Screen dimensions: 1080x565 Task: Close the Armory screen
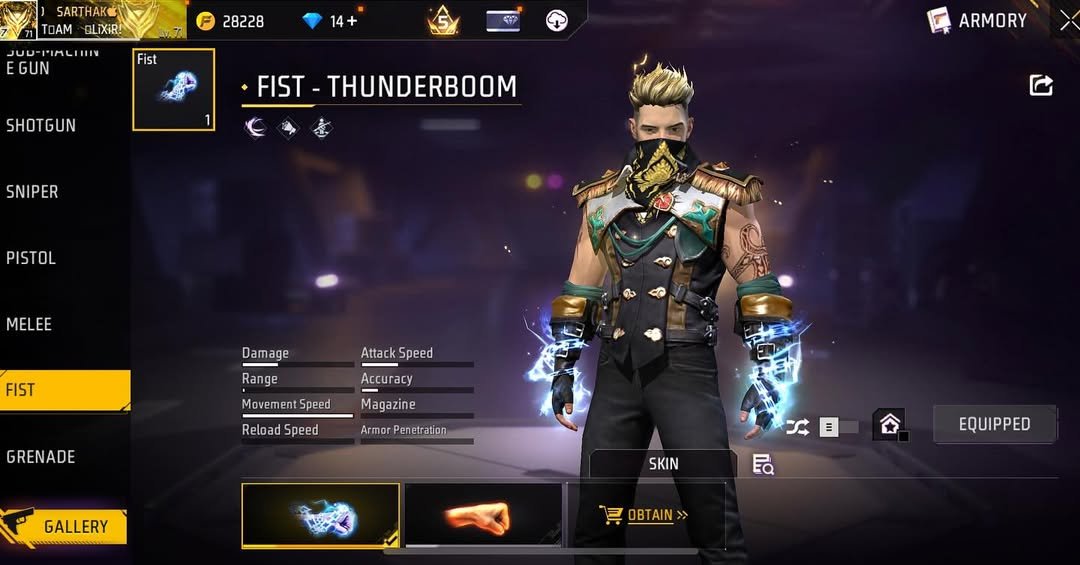1068,20
